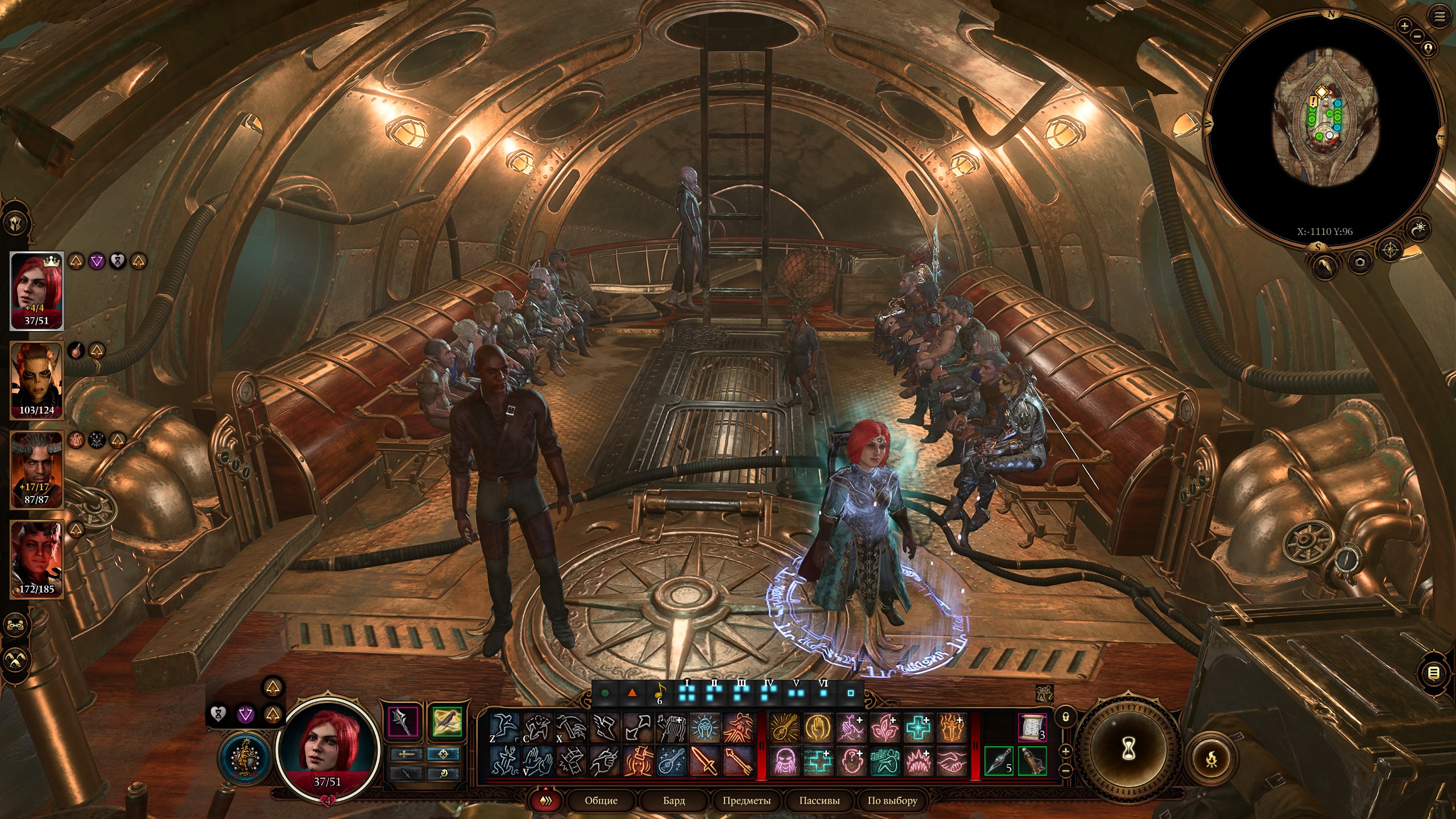Select the melee mace weapon slot
Viewport: 1456px width, 819px height.
404,722
